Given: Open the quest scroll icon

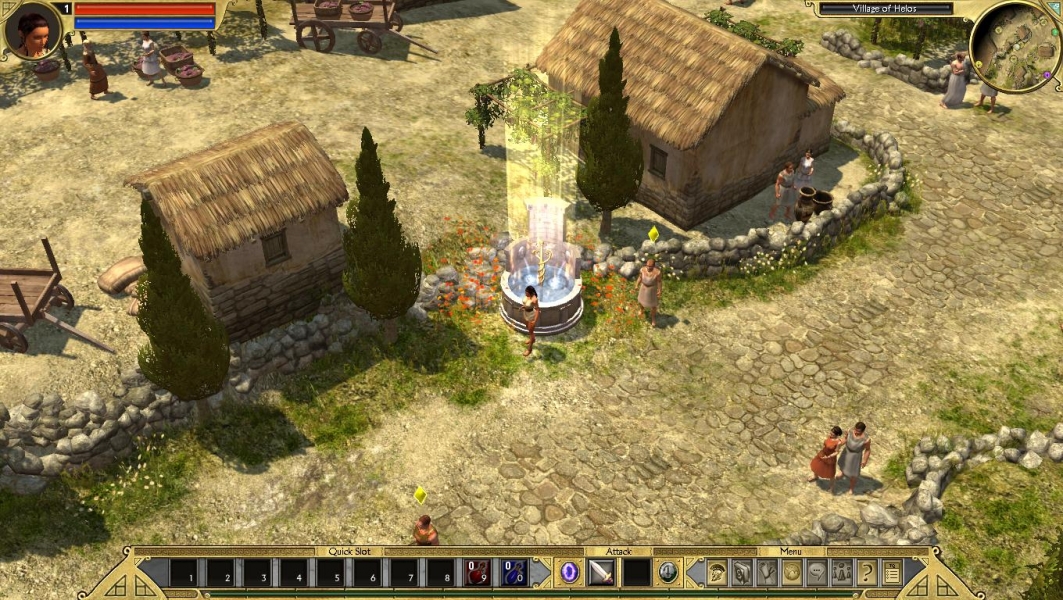Looking at the screenshot, I should (766, 573).
